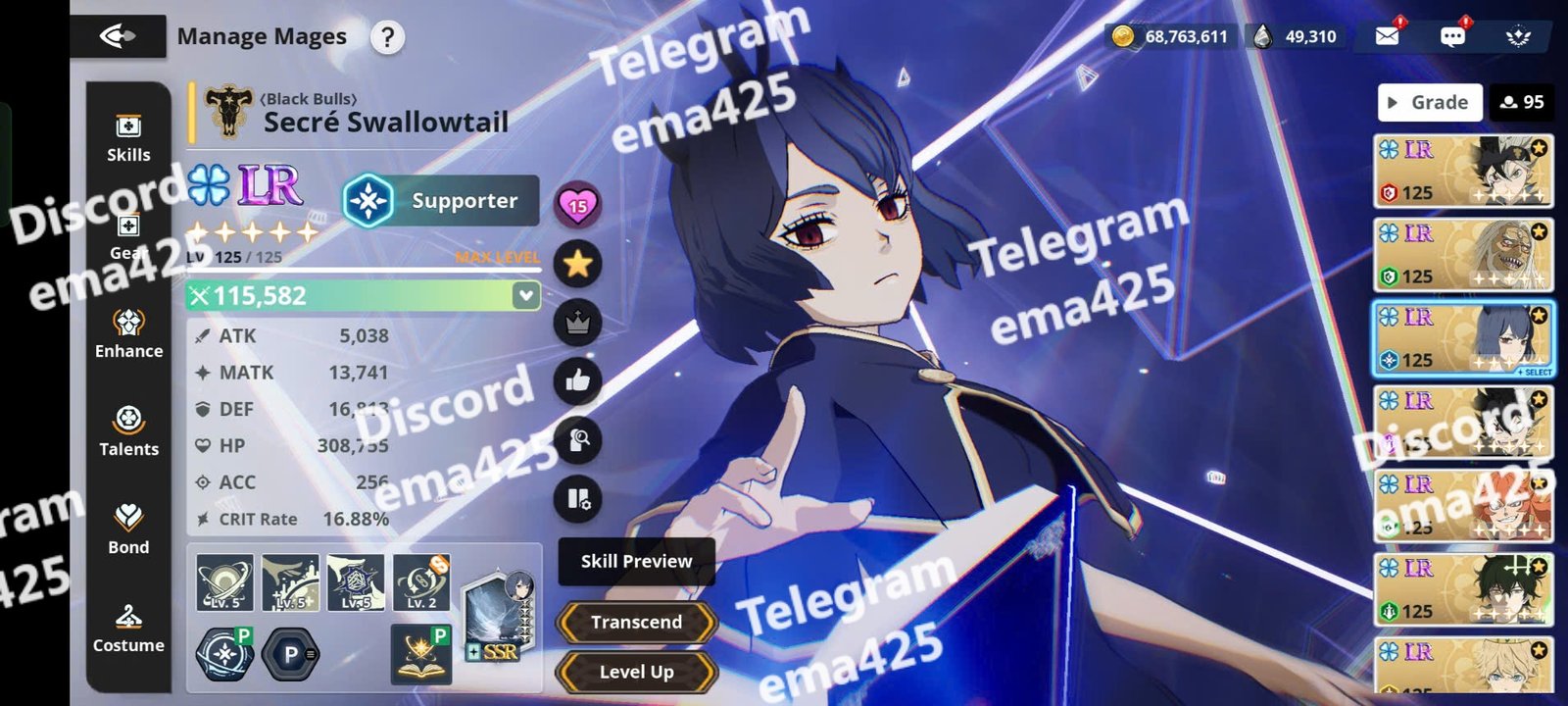The height and width of the screenshot is (706, 1568).
Task: Open the Enhance tab
Action: point(128,333)
